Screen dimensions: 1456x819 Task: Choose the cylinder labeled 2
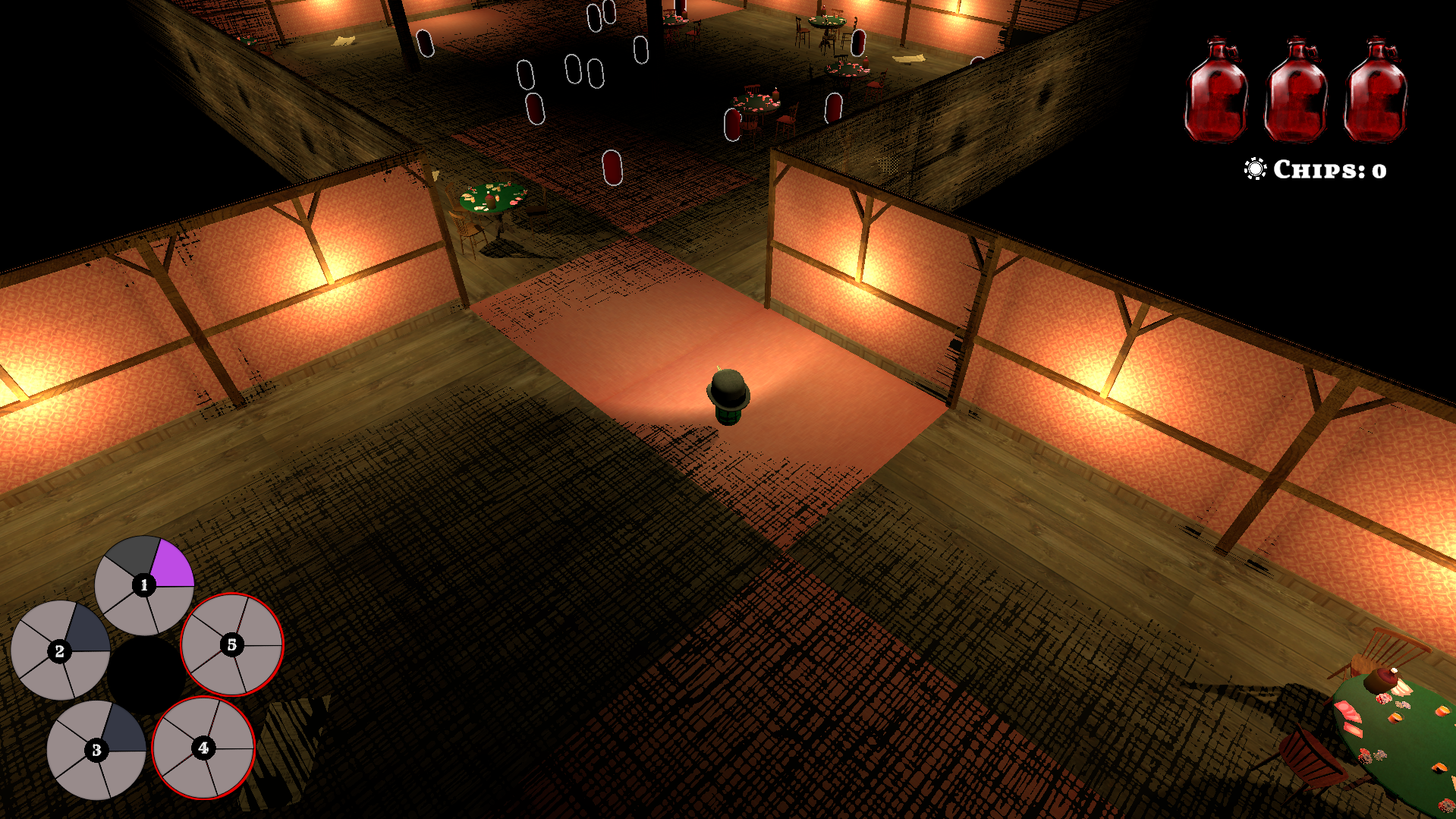(60, 650)
